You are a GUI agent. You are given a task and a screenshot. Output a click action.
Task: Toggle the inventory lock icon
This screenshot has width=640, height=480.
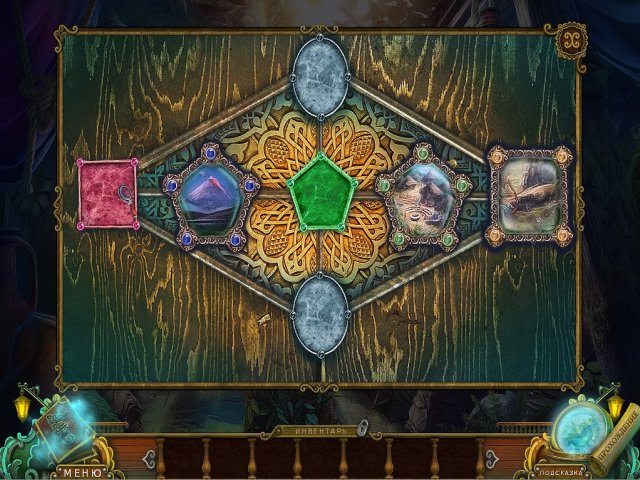[x=363, y=428]
